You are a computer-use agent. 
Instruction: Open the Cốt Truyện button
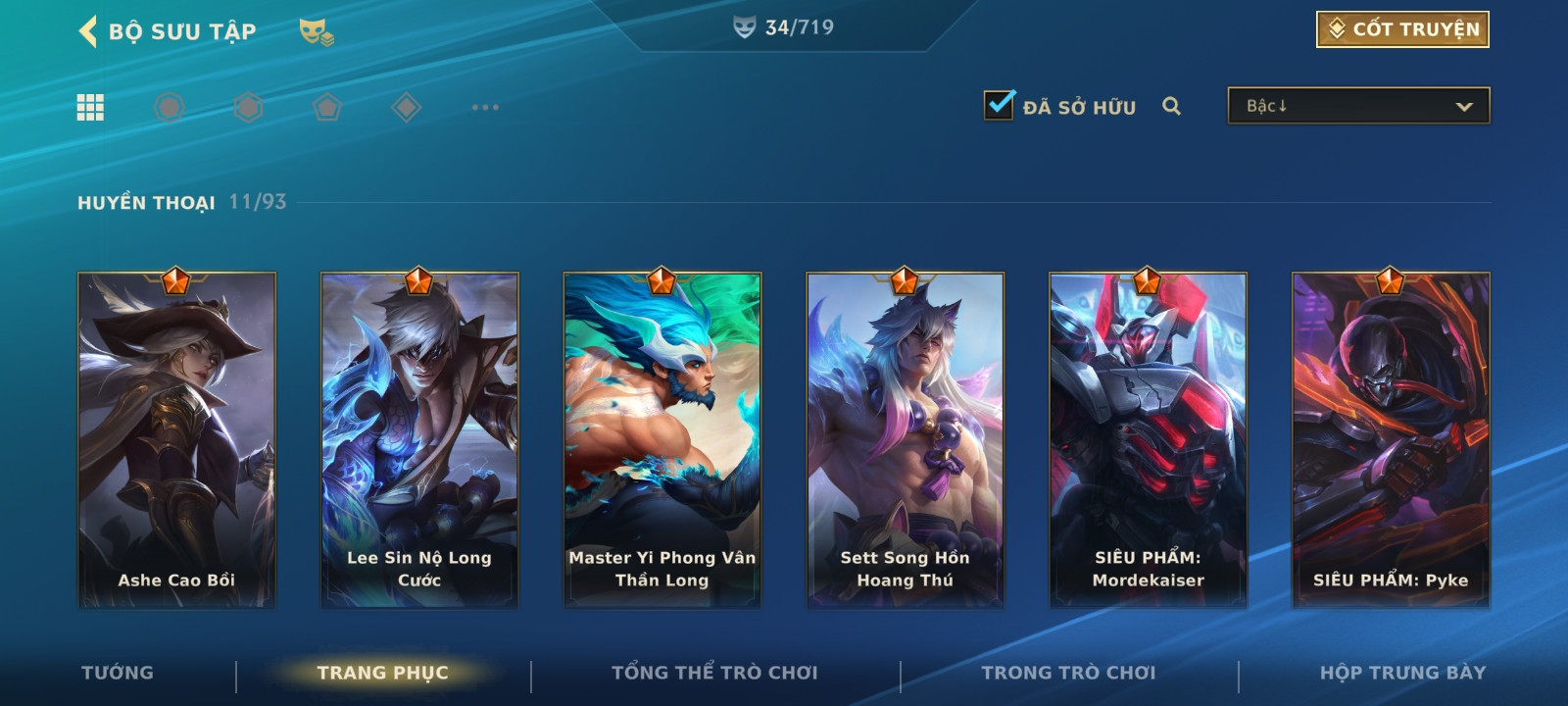[x=1402, y=29]
